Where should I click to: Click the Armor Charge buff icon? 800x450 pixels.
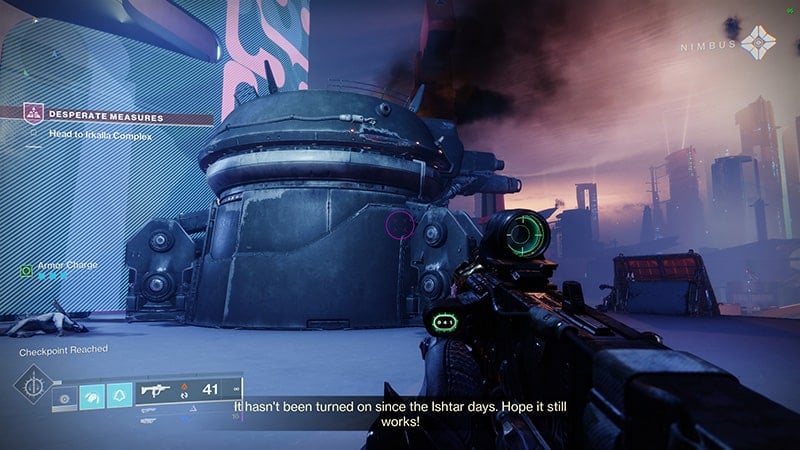(27, 270)
